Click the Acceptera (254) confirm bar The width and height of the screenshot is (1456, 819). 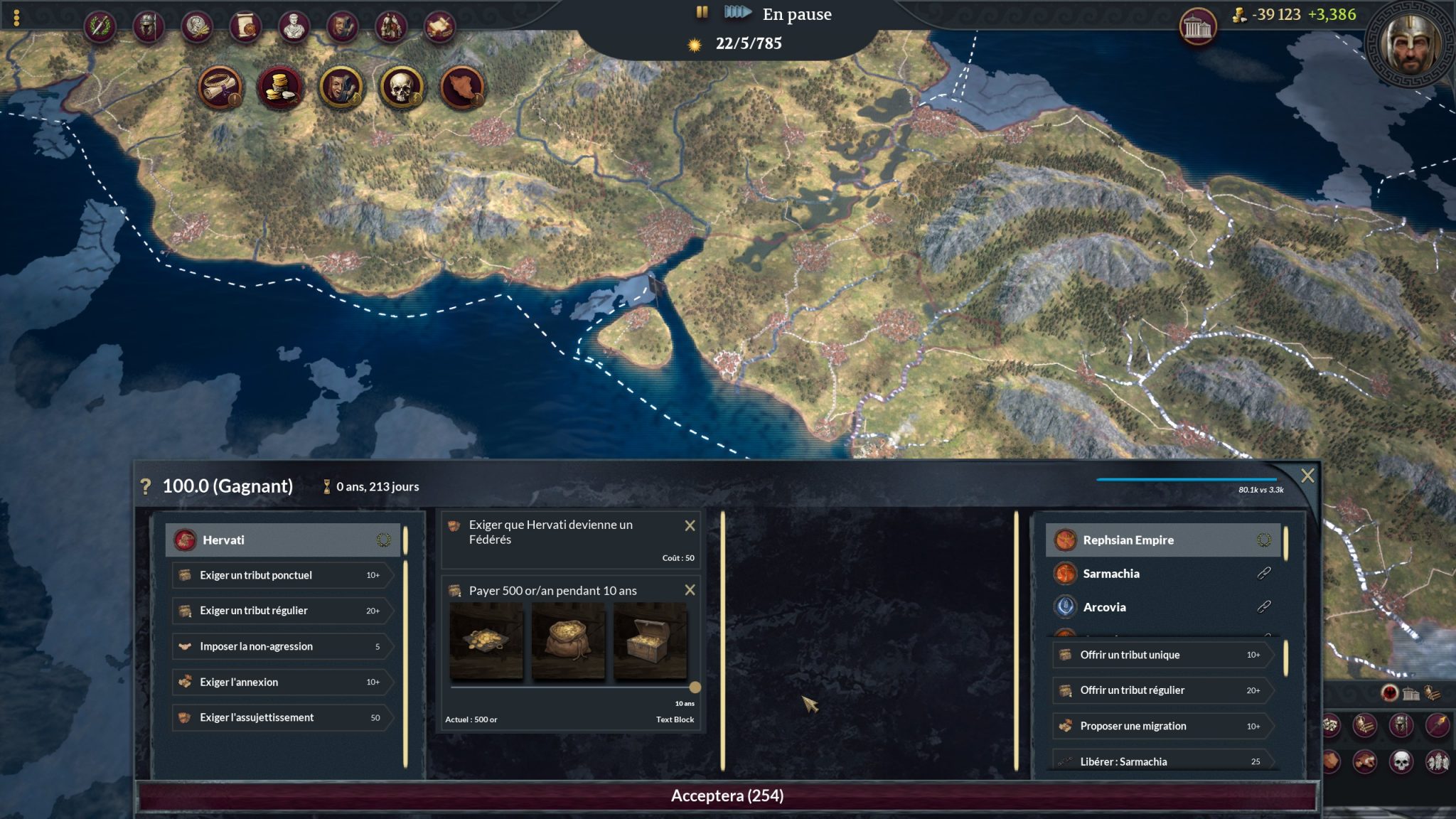[727, 796]
